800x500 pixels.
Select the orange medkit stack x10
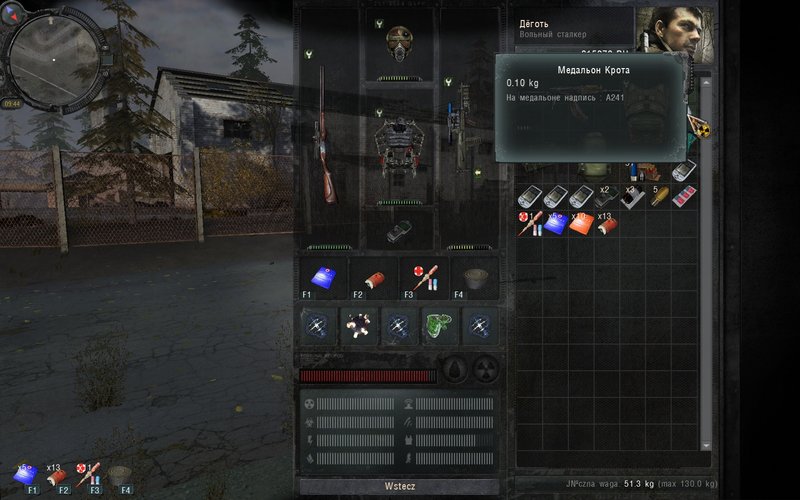(x=581, y=223)
